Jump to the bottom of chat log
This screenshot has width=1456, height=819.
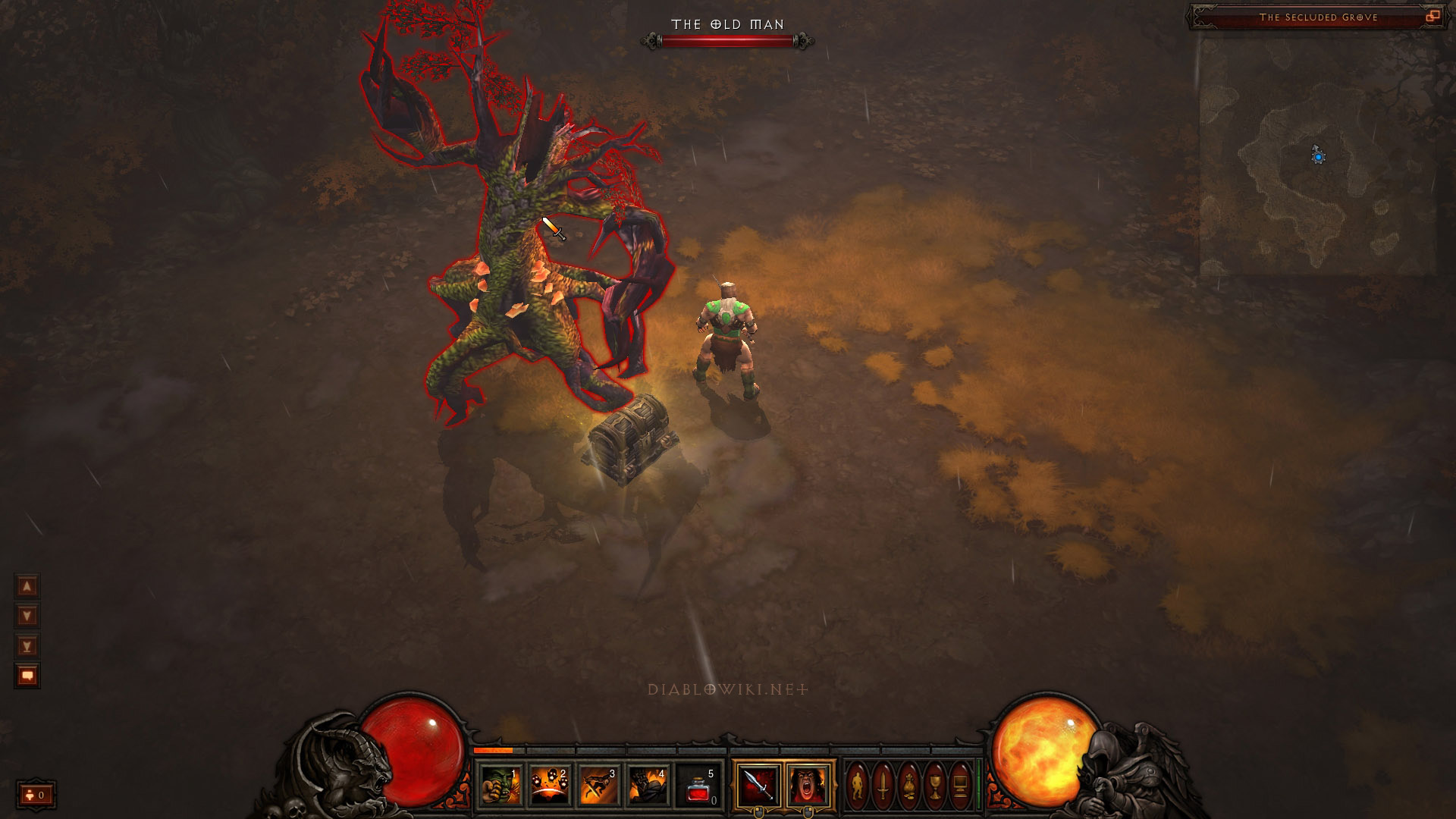coord(27,646)
